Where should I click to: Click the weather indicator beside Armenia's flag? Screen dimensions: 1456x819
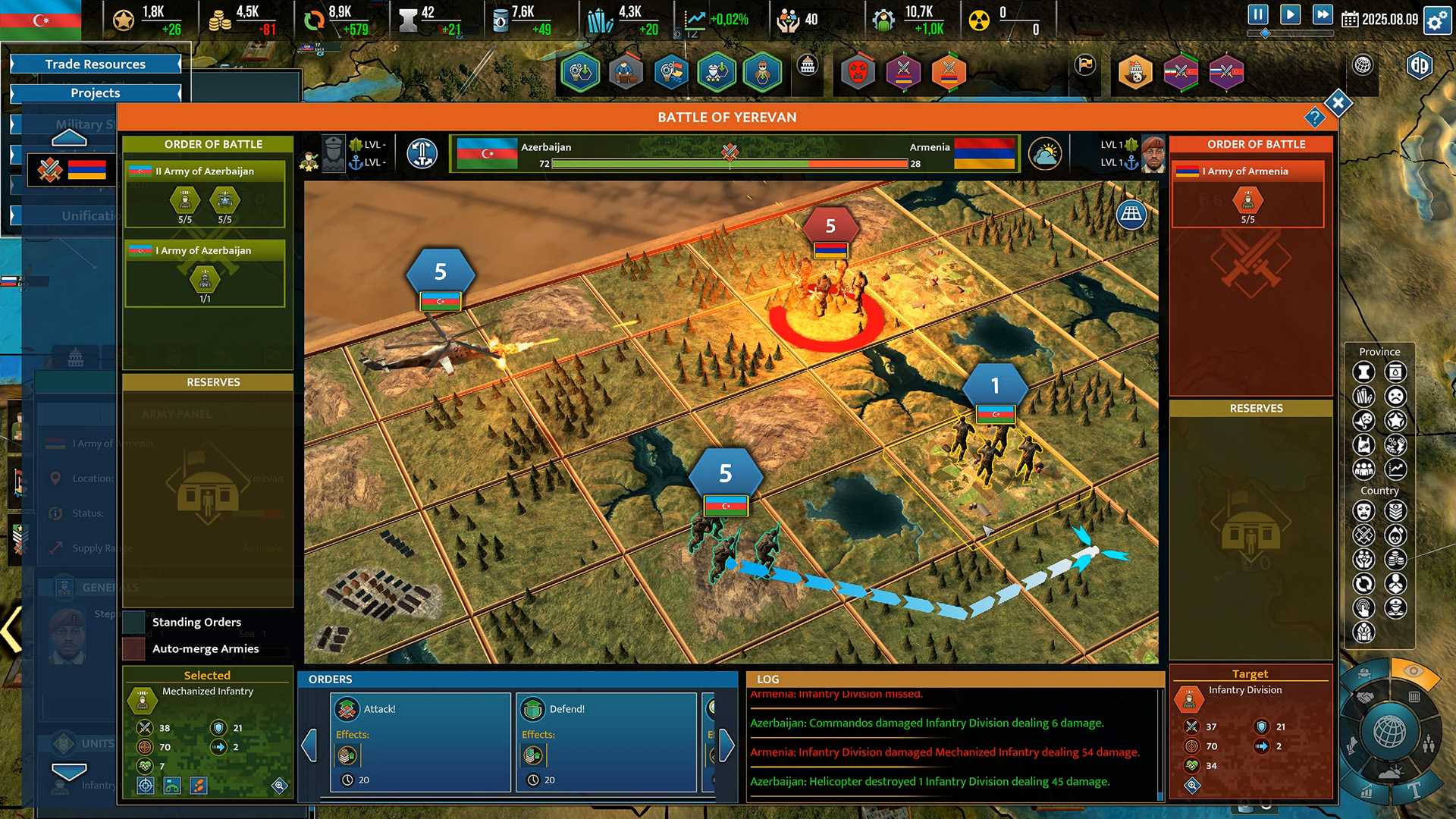[x=1046, y=153]
